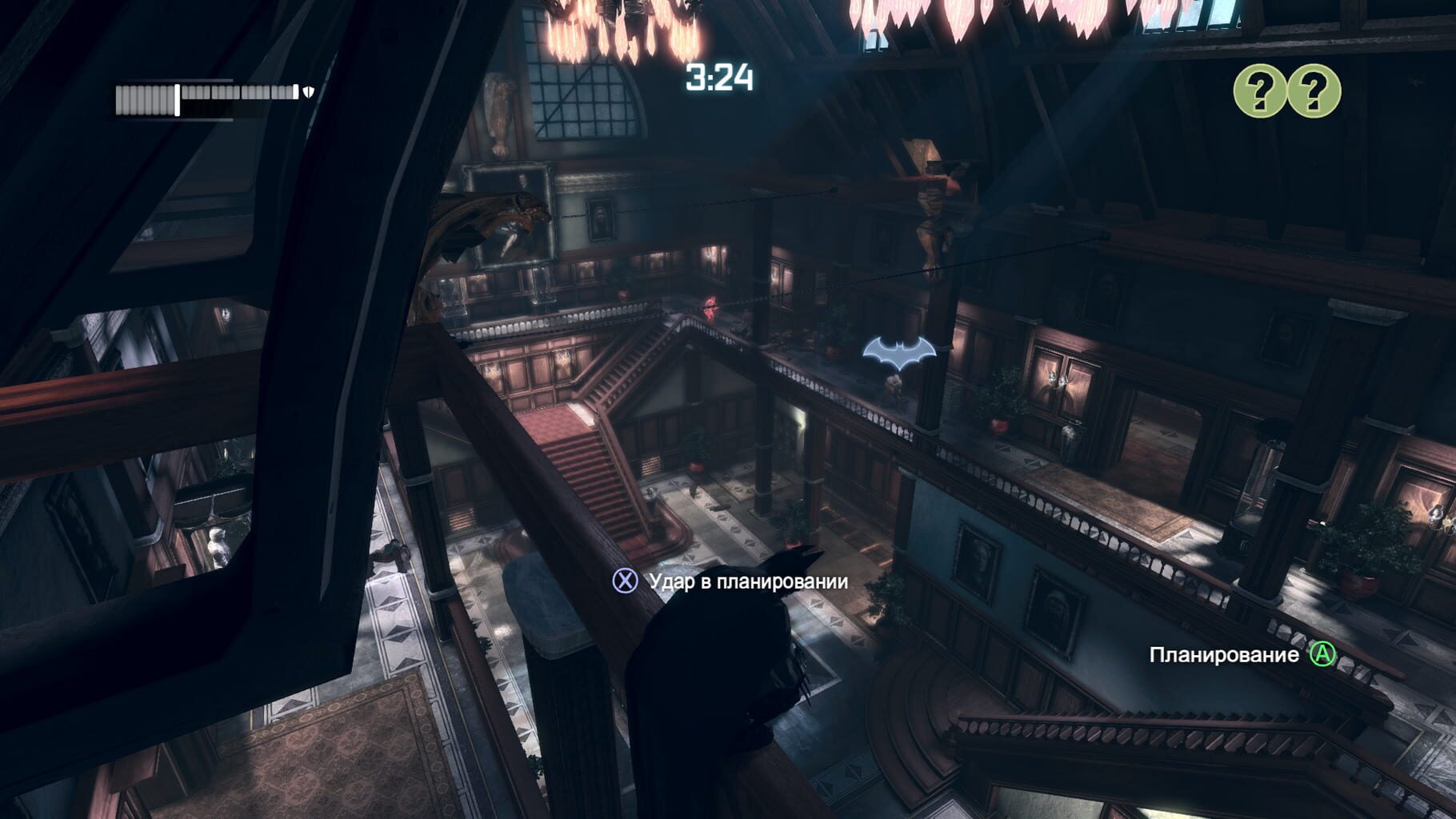The height and width of the screenshot is (819, 1456).
Task: Click the shield armor icon beside the health bar
Action: (307, 93)
